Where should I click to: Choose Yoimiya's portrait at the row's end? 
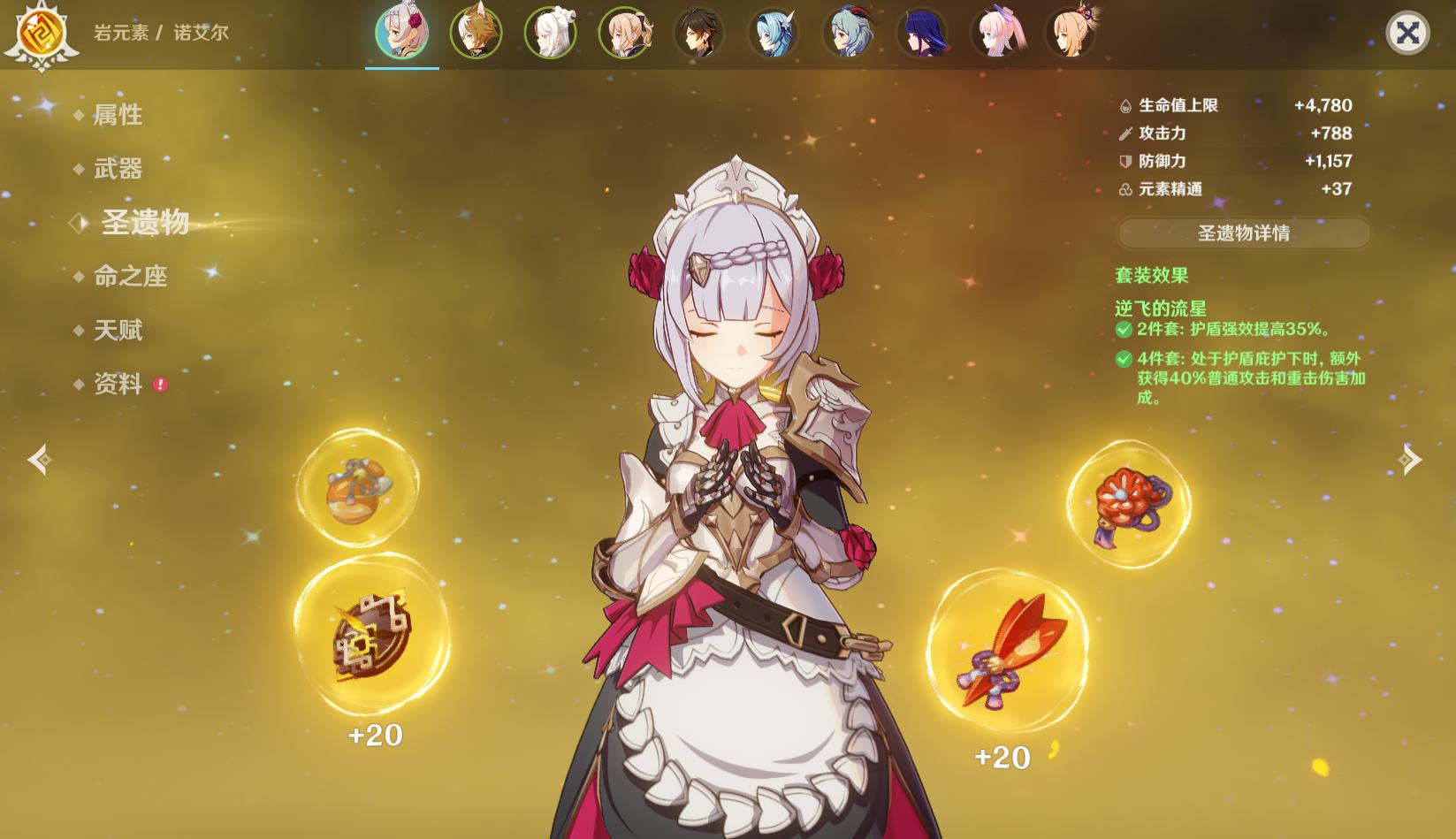click(1070, 34)
